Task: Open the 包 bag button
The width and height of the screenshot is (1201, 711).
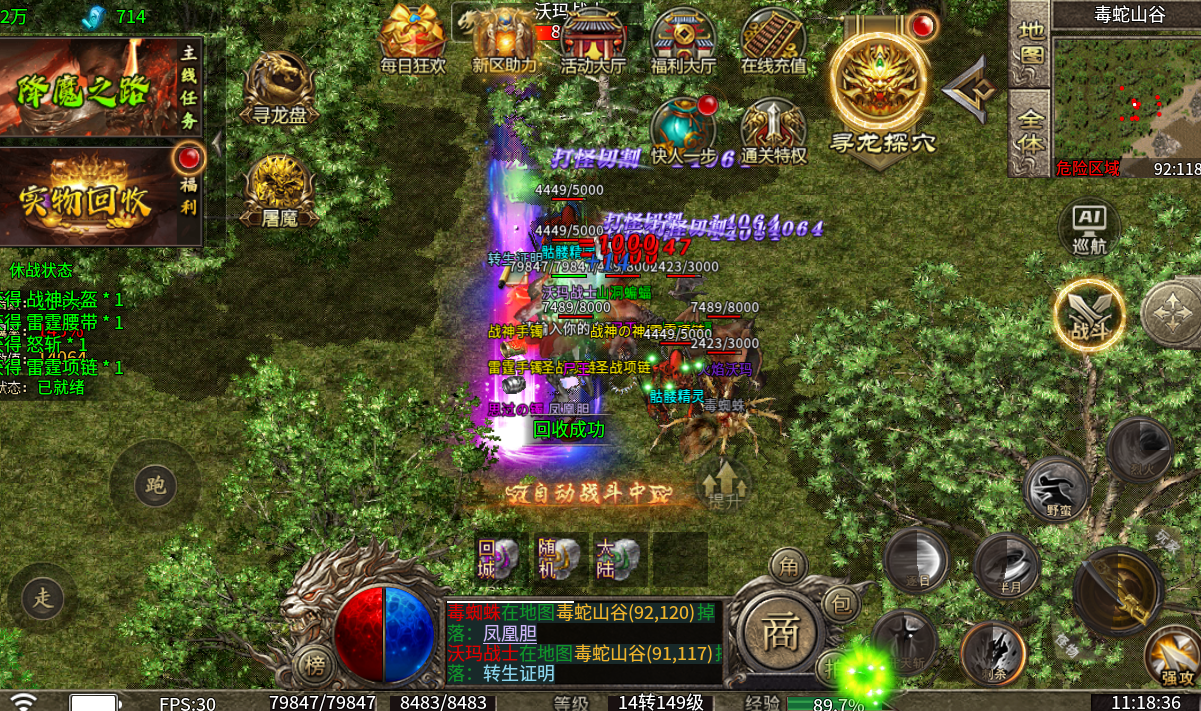Action: click(842, 602)
